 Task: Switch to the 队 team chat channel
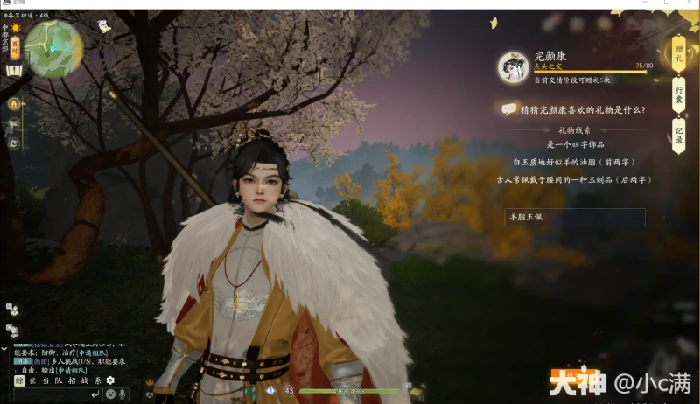click(57, 381)
